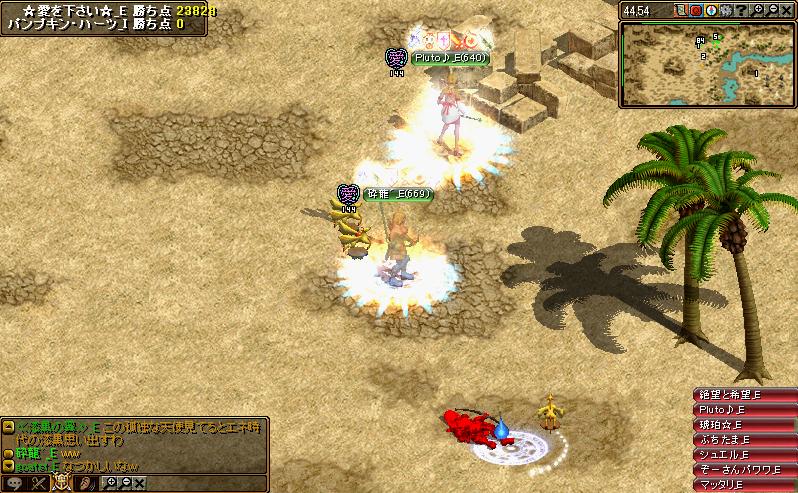
Task: Select party member 琥珀☆_E
Action: 745,425
